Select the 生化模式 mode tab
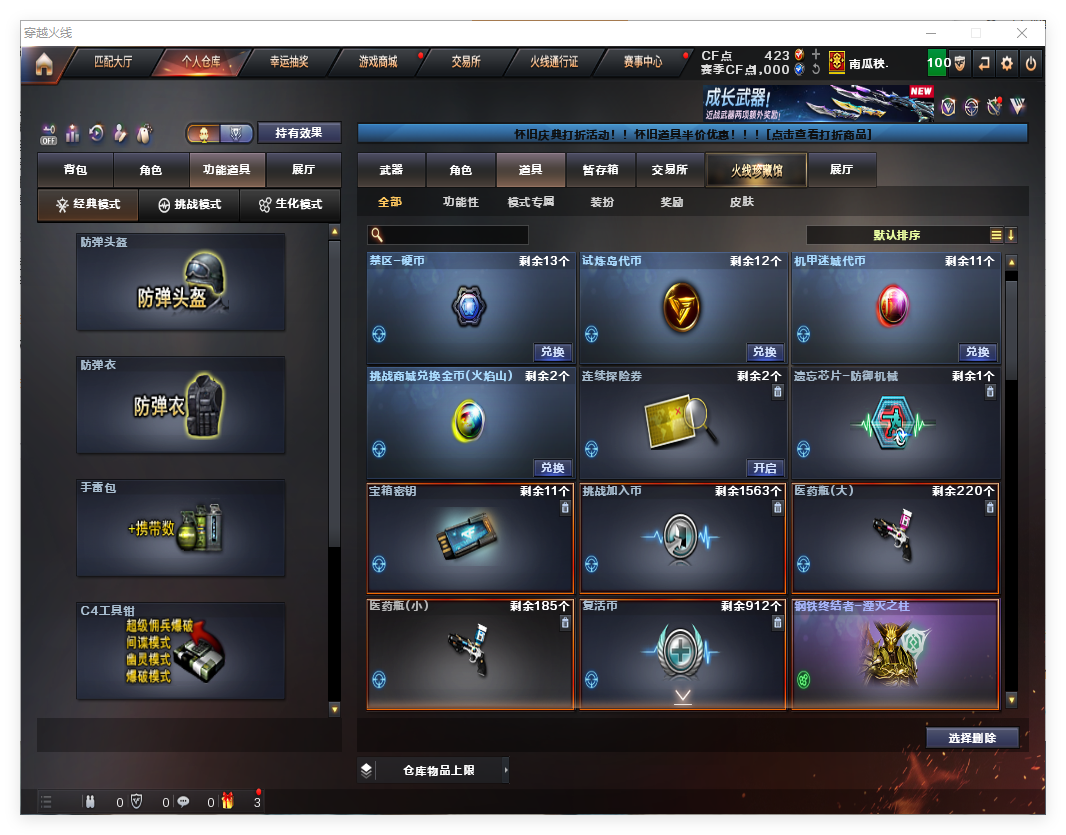Screen dimensions: 1066x835 290,204
